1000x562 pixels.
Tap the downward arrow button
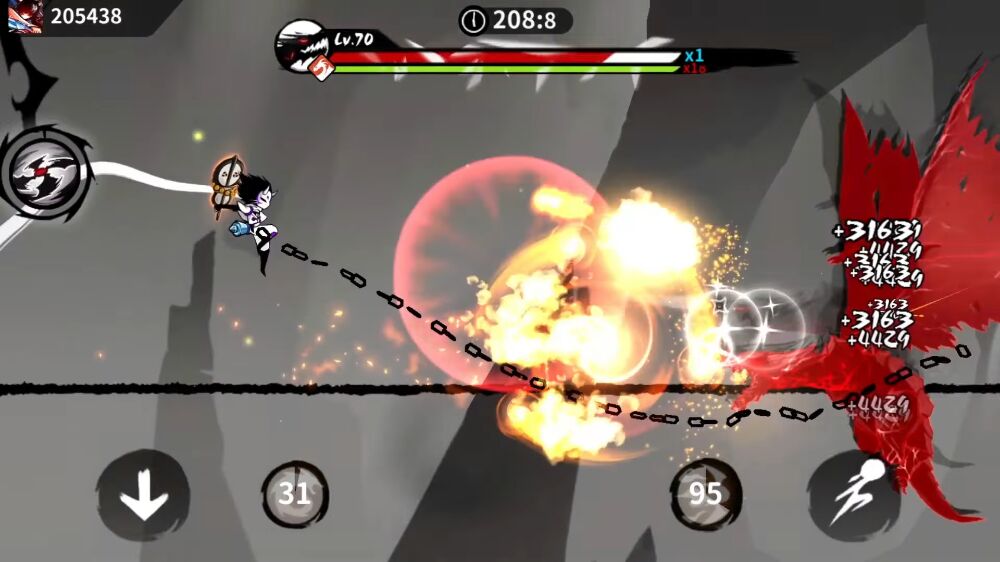pos(143,496)
